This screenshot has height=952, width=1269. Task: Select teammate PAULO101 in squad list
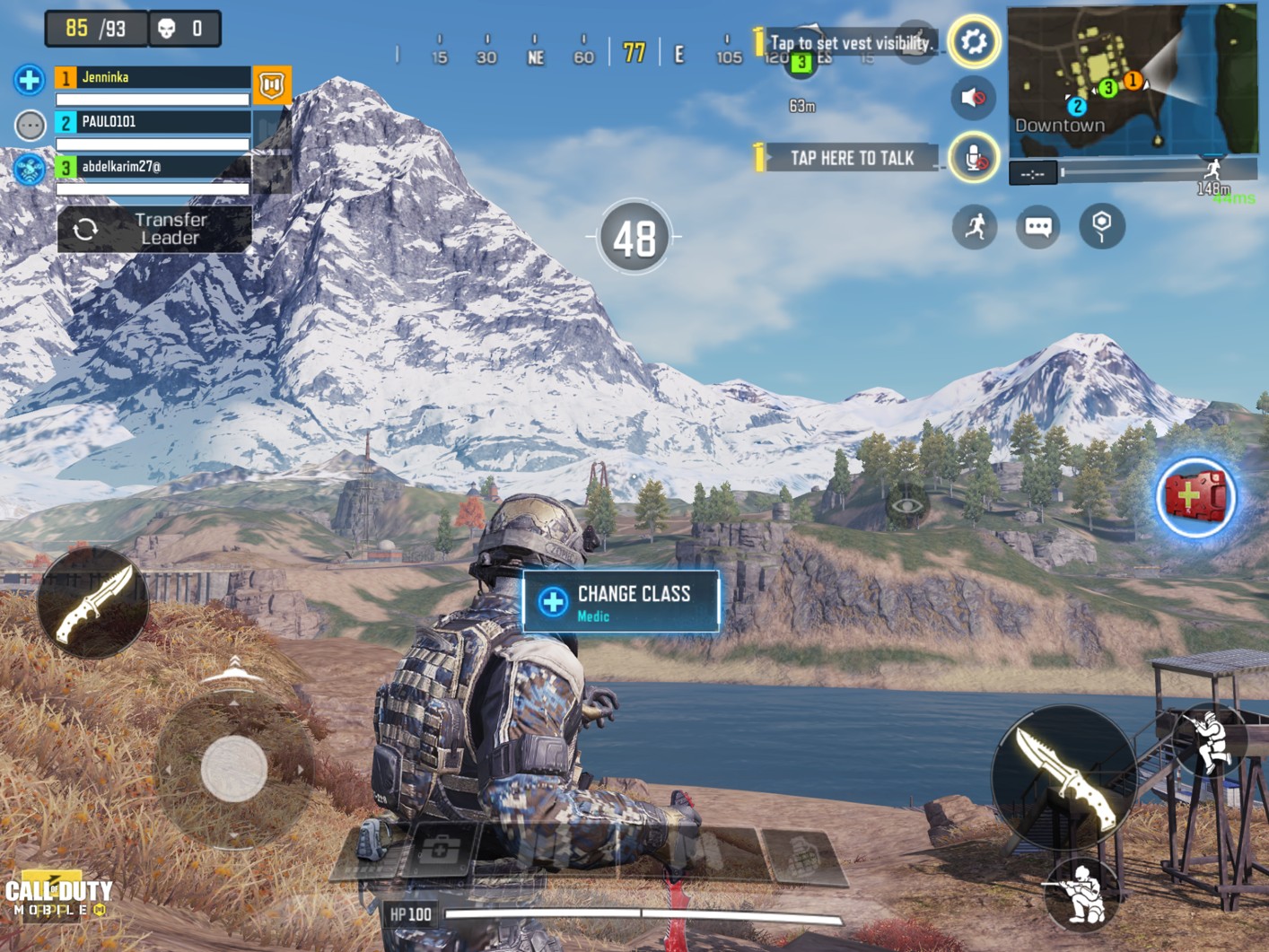pyautogui.click(x=152, y=122)
